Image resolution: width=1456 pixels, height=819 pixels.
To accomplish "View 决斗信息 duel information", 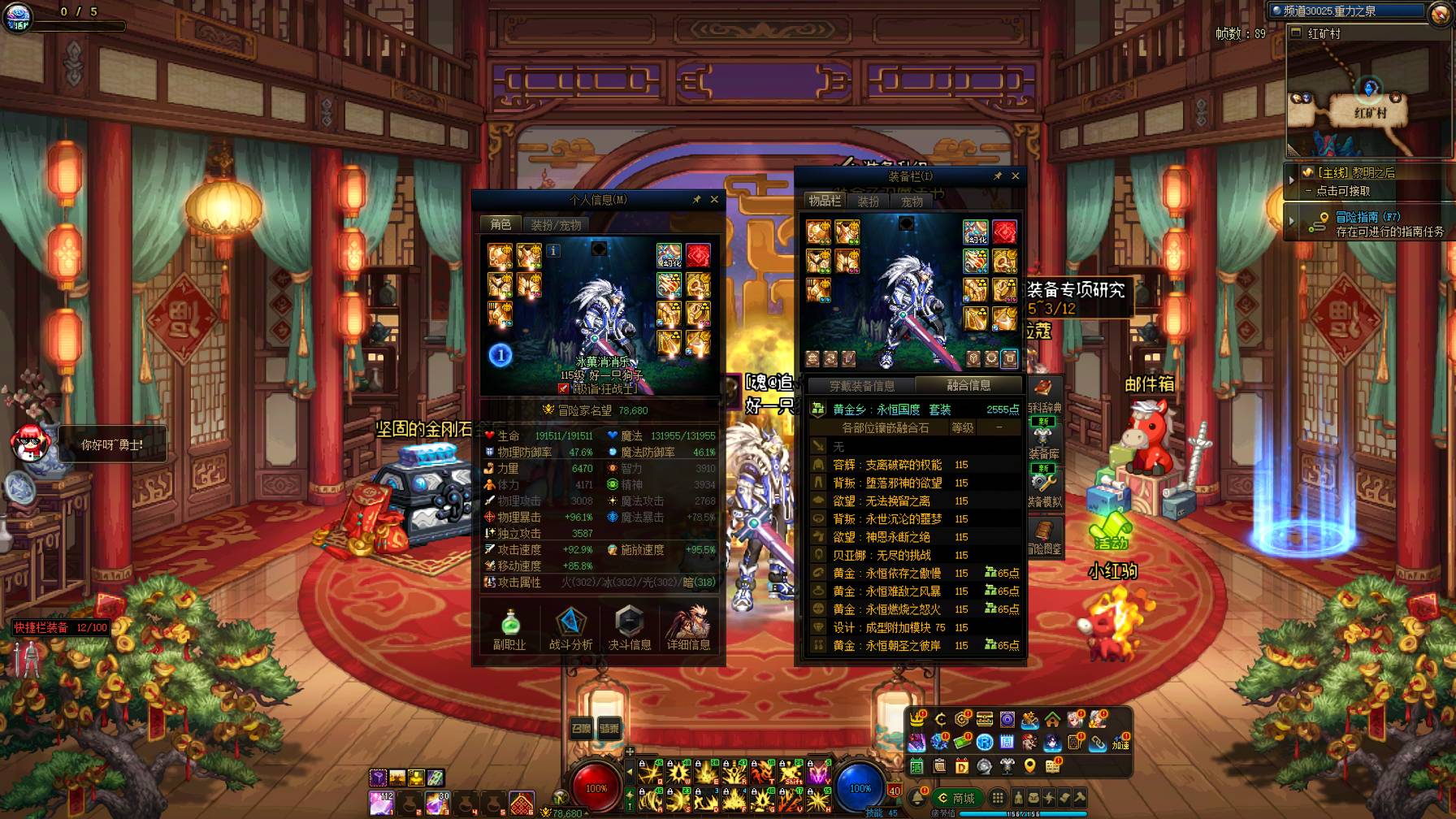I will tap(630, 629).
